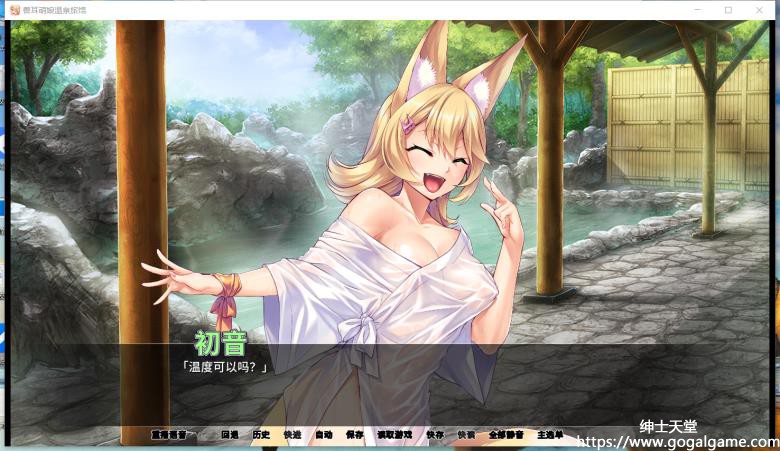Enable 自动 (auto) play

point(323,435)
